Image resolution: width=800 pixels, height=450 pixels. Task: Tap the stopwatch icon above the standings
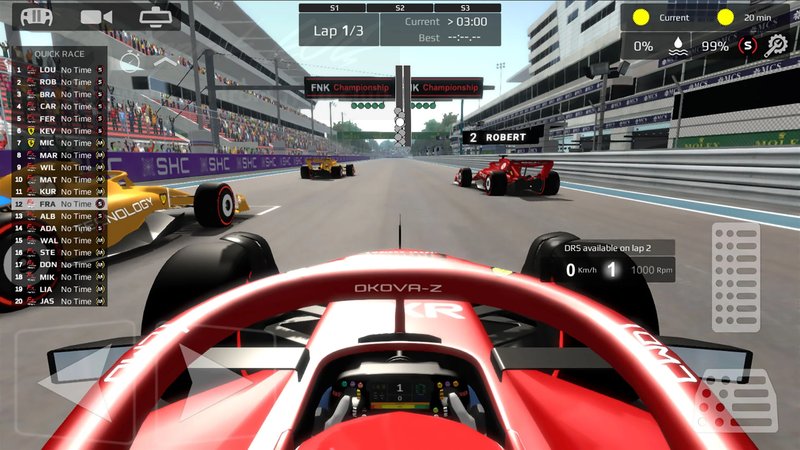click(x=129, y=62)
